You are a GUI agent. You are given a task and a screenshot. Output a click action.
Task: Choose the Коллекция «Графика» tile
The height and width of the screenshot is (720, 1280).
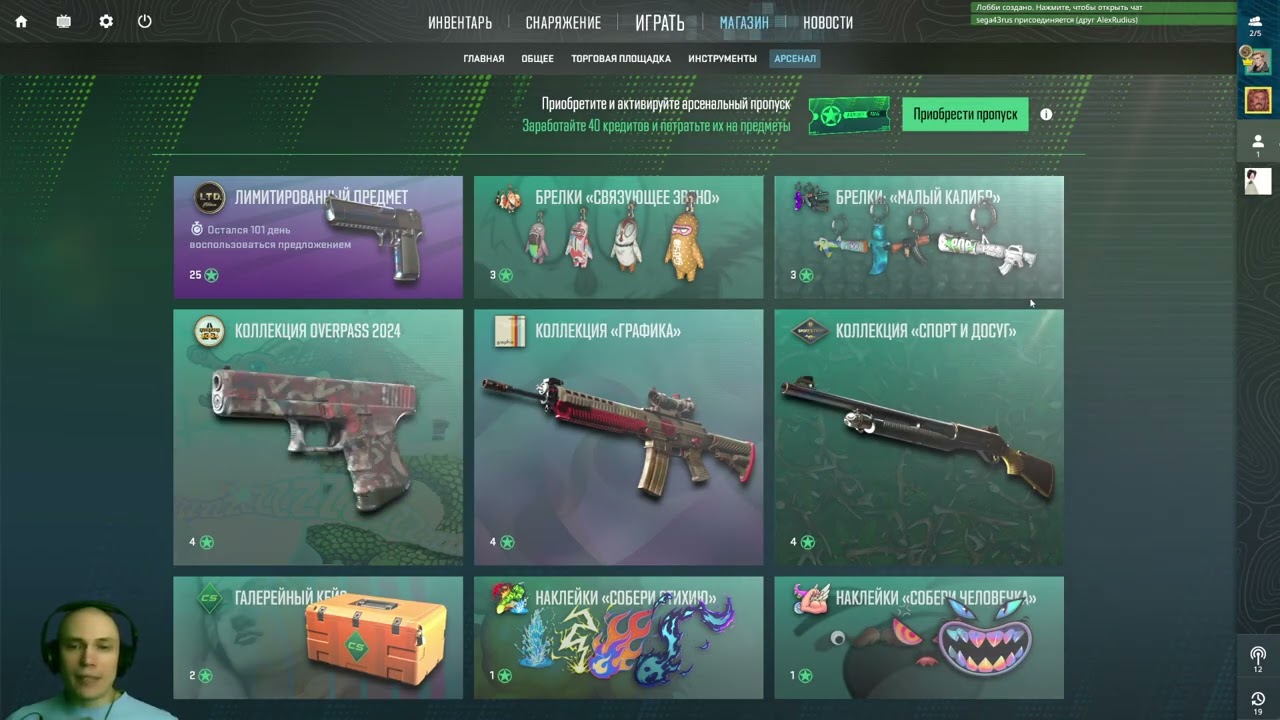(618, 437)
